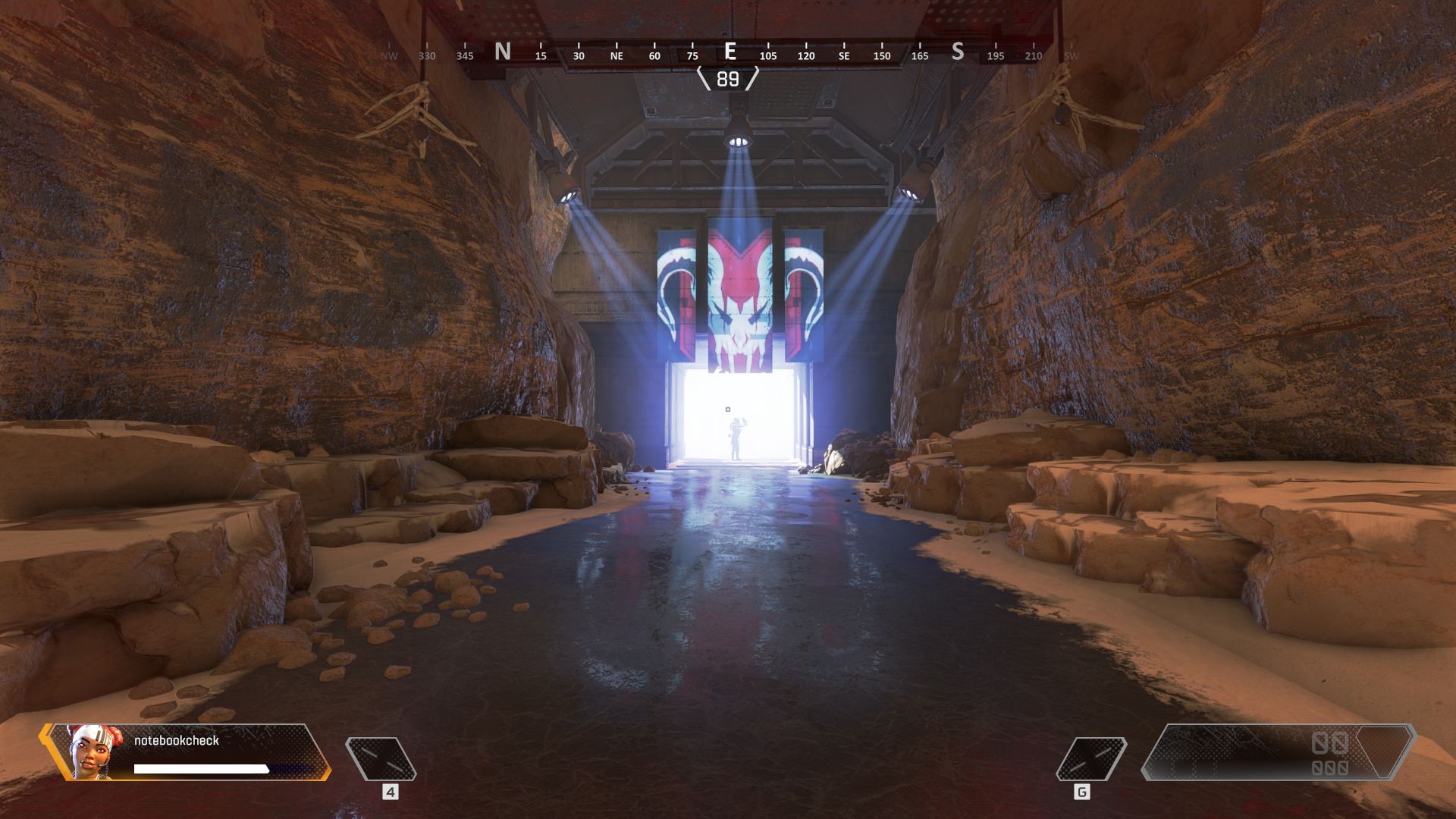Click the compass heading bar

[x=728, y=53]
